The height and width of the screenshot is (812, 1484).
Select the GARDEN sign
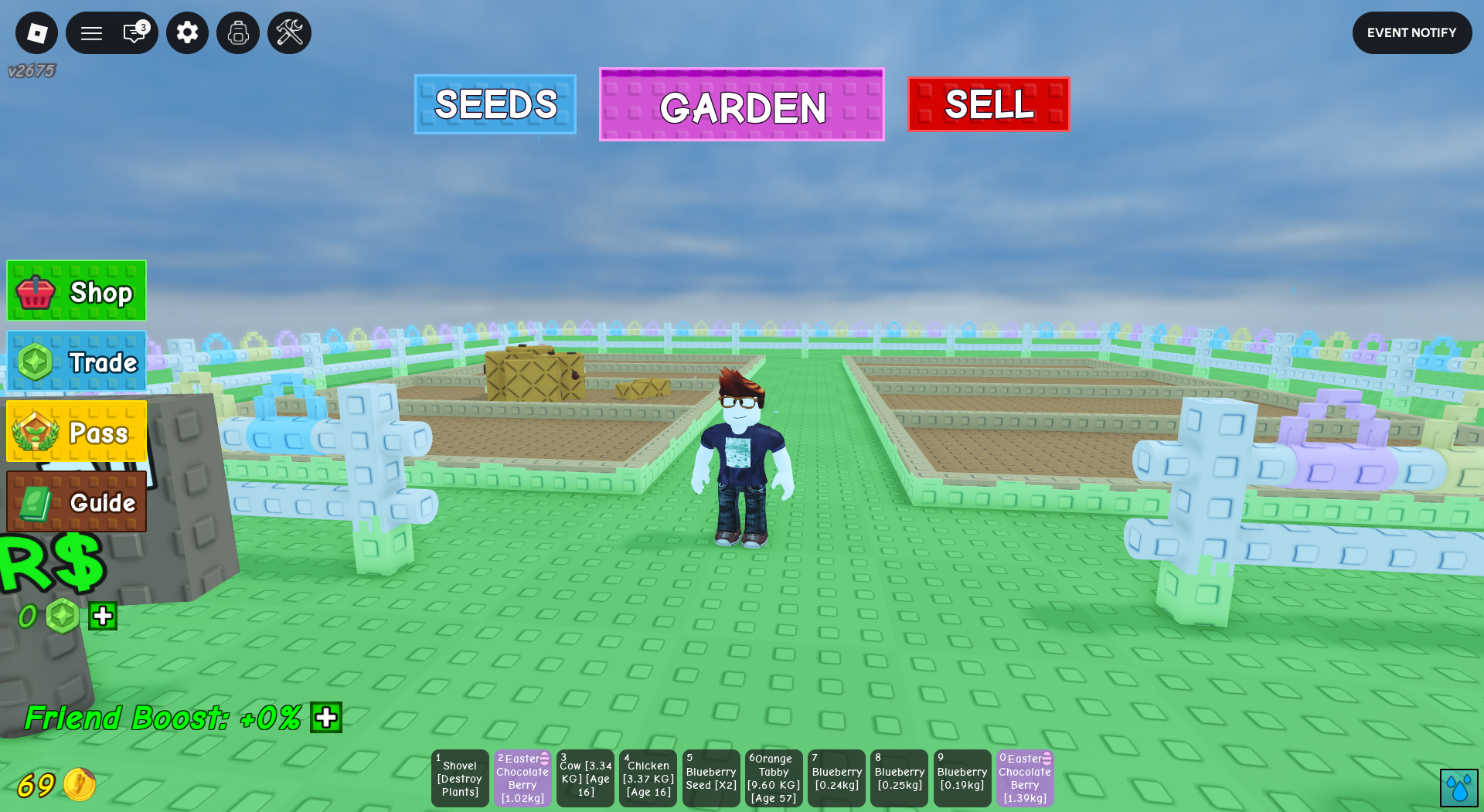pyautogui.click(x=741, y=105)
